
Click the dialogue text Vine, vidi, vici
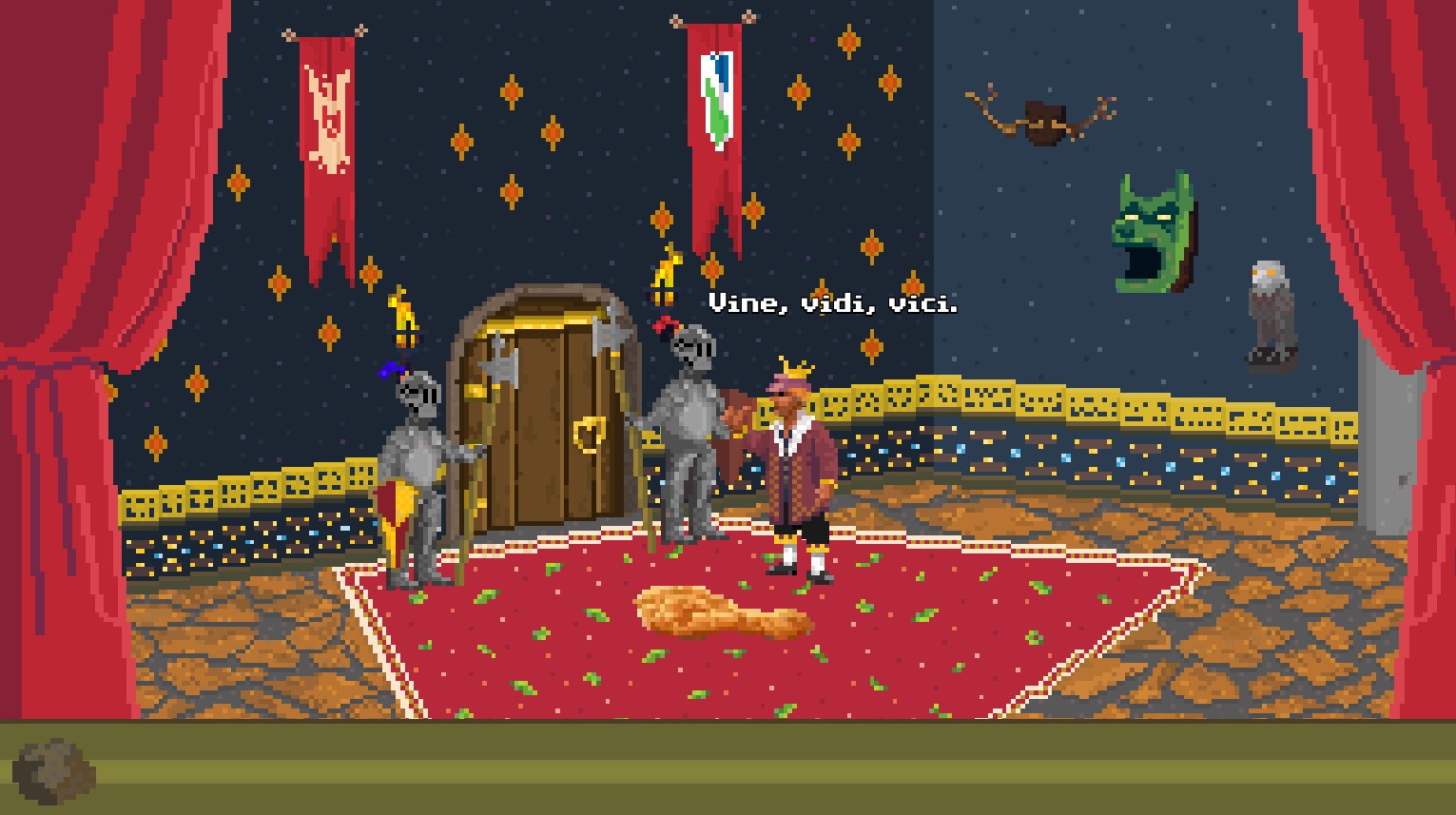(833, 305)
